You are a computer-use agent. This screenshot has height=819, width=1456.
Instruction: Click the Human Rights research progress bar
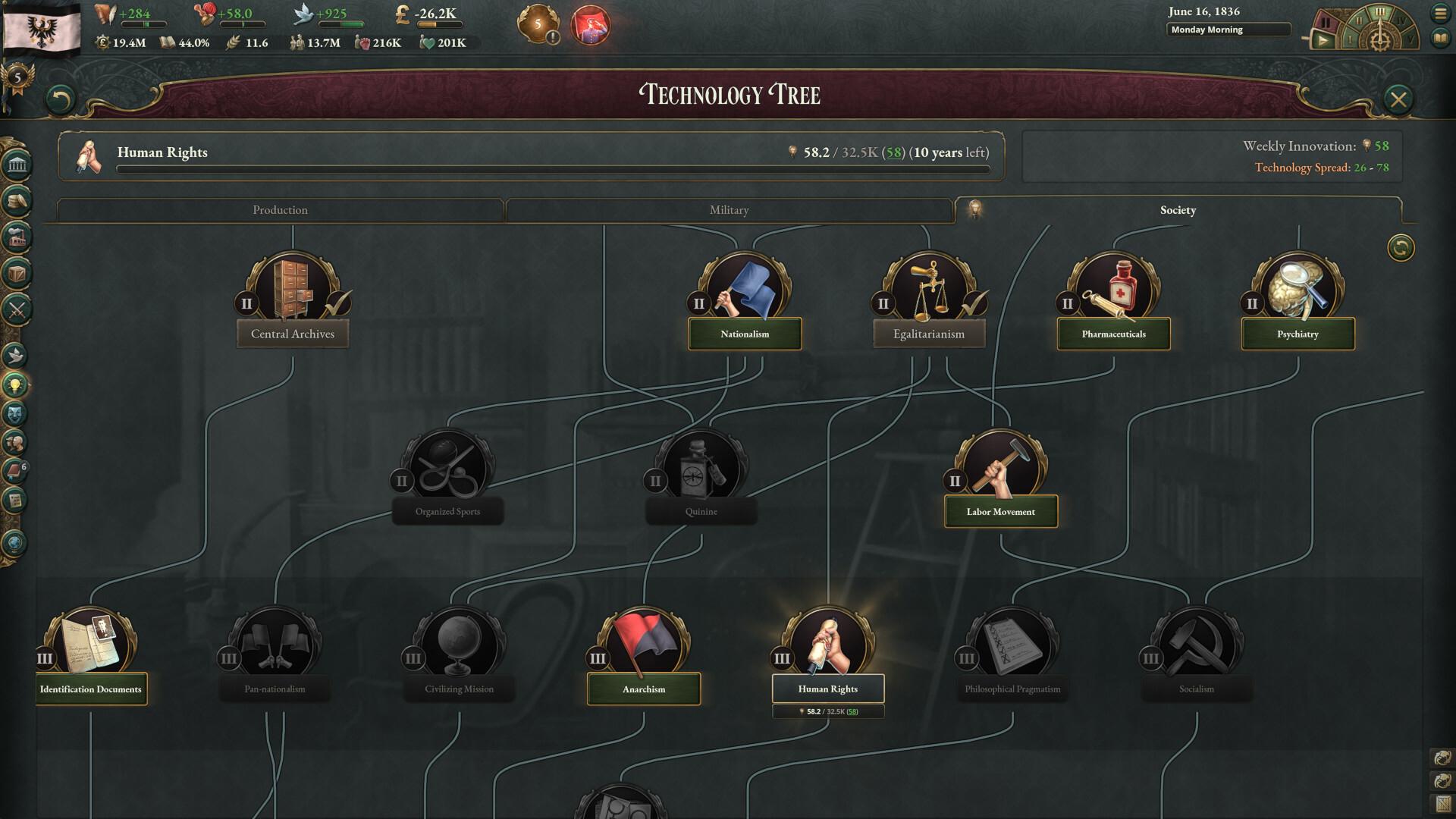pos(554,168)
